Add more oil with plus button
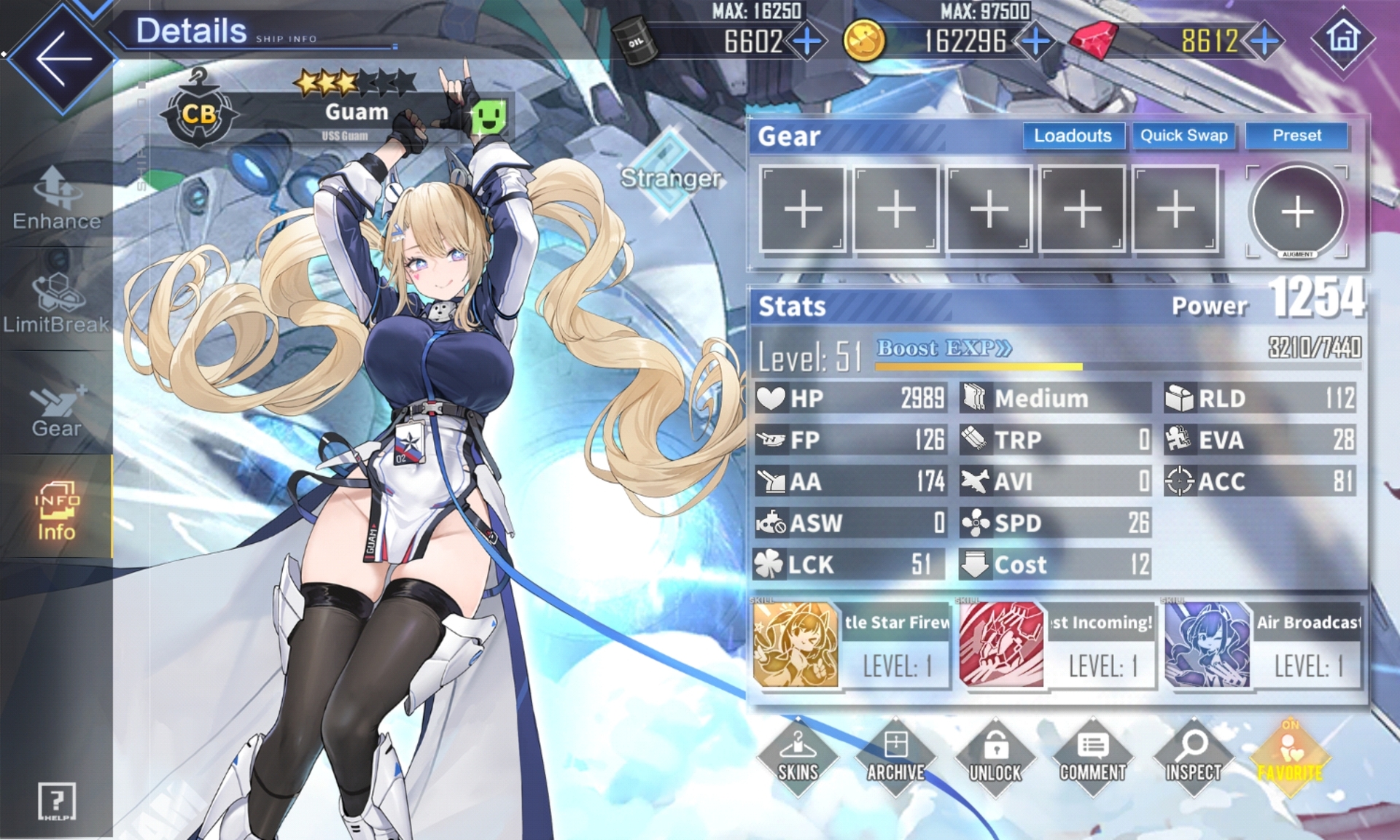Image resolution: width=1400 pixels, height=840 pixels. pyautogui.click(x=806, y=42)
